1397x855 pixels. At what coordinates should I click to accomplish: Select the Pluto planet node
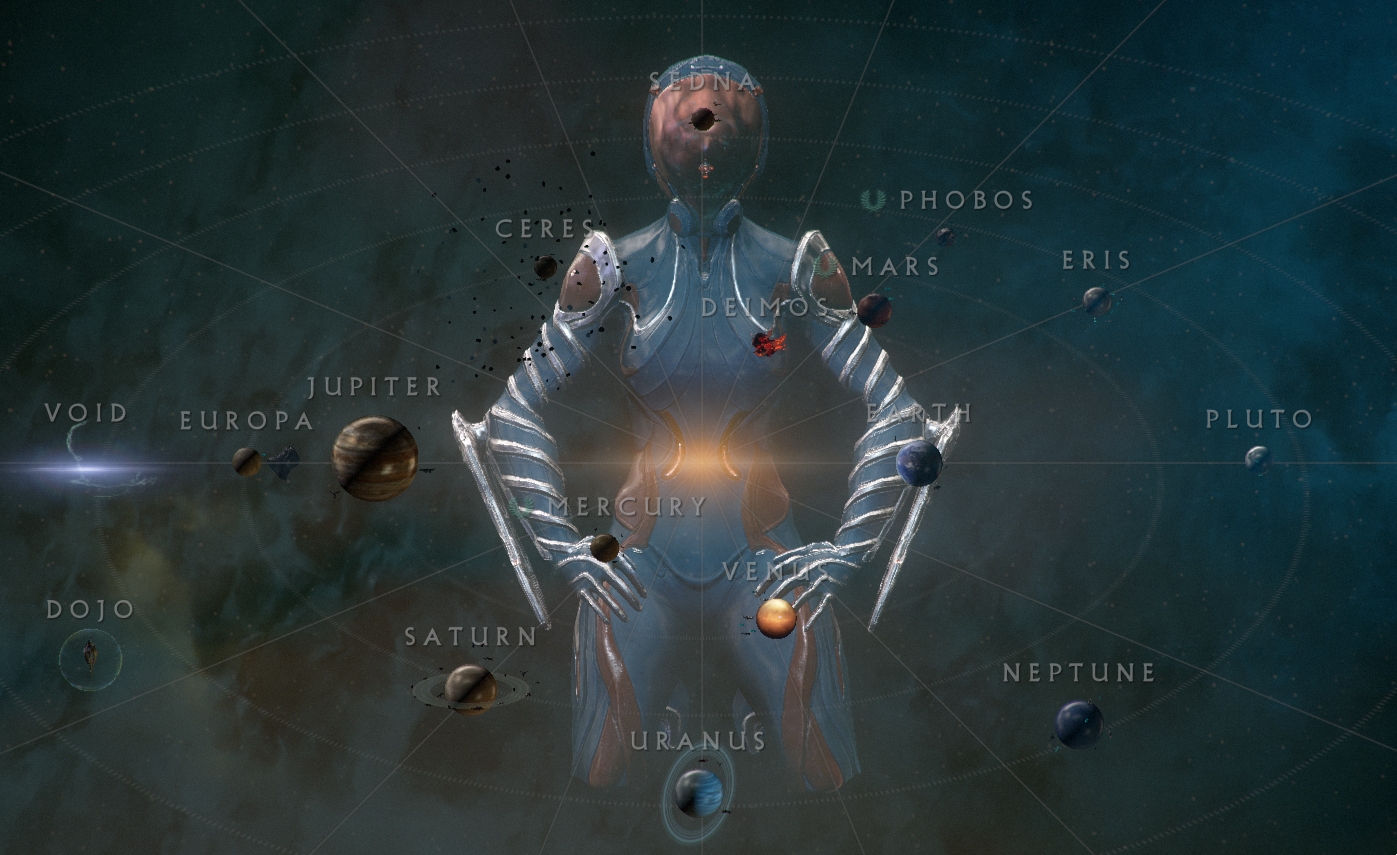(x=1258, y=459)
